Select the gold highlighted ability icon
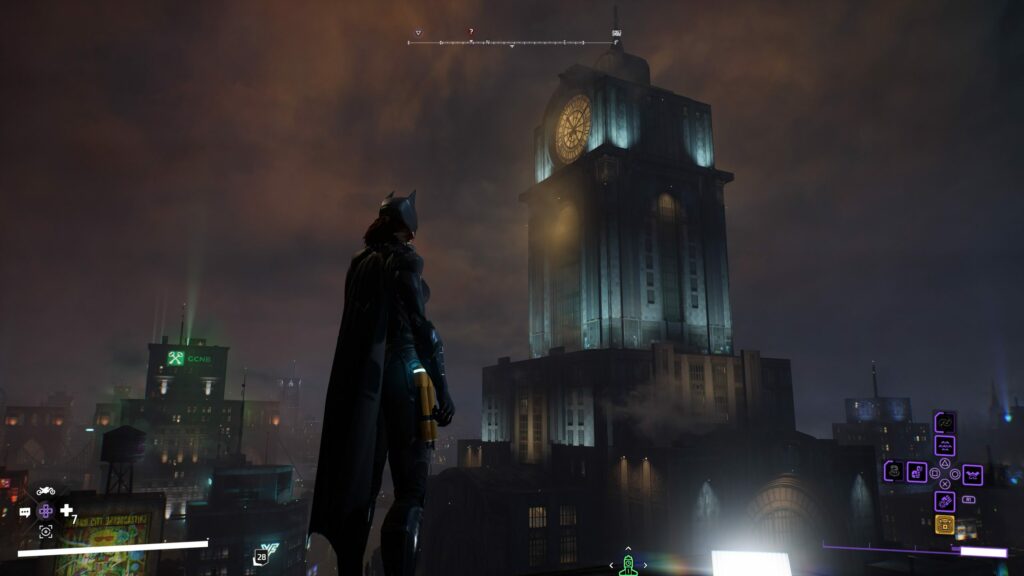The image size is (1024, 576). point(944,524)
